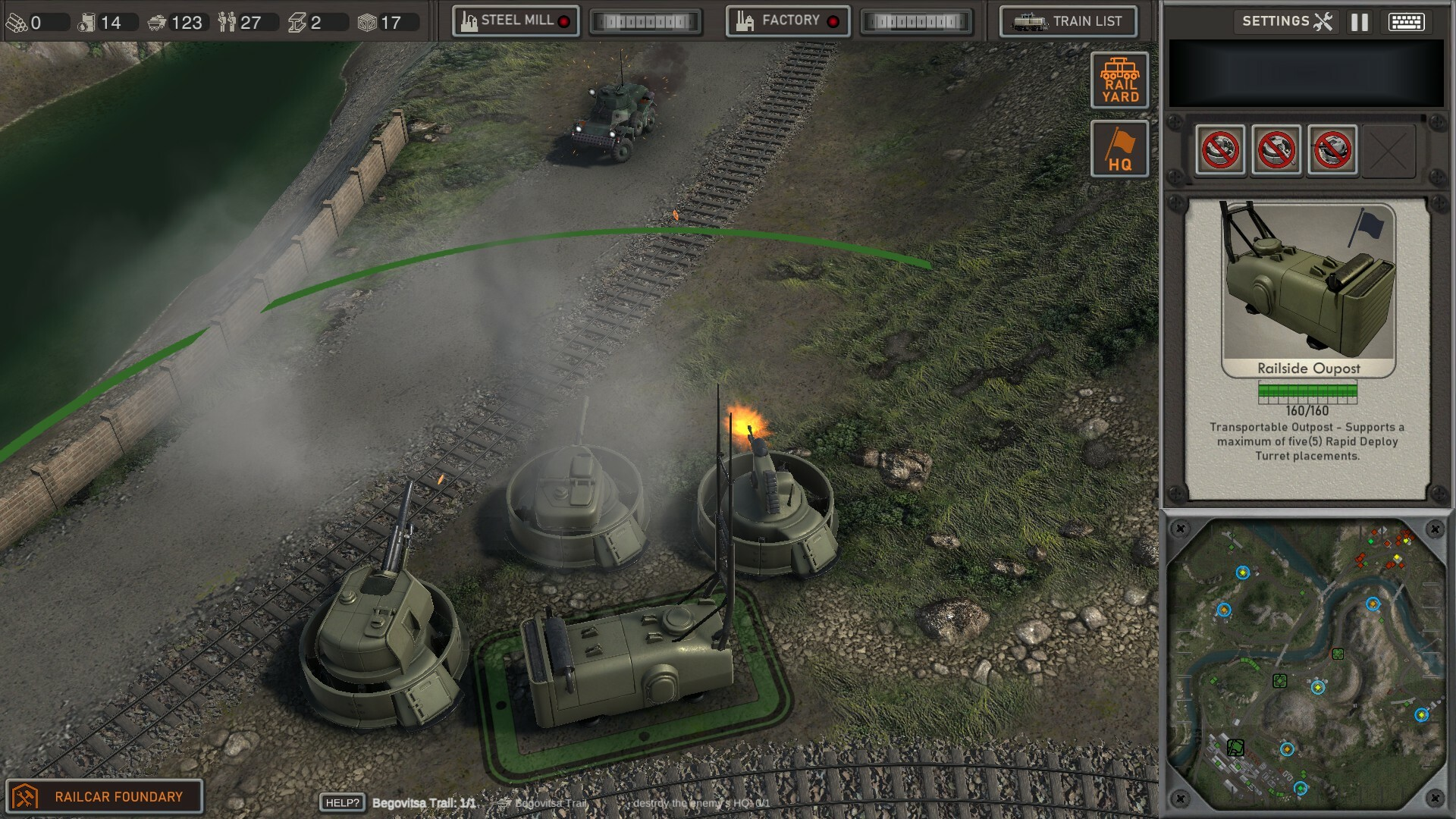Click on the minimap
Viewport: 1456px width, 819px height.
tap(1307, 664)
